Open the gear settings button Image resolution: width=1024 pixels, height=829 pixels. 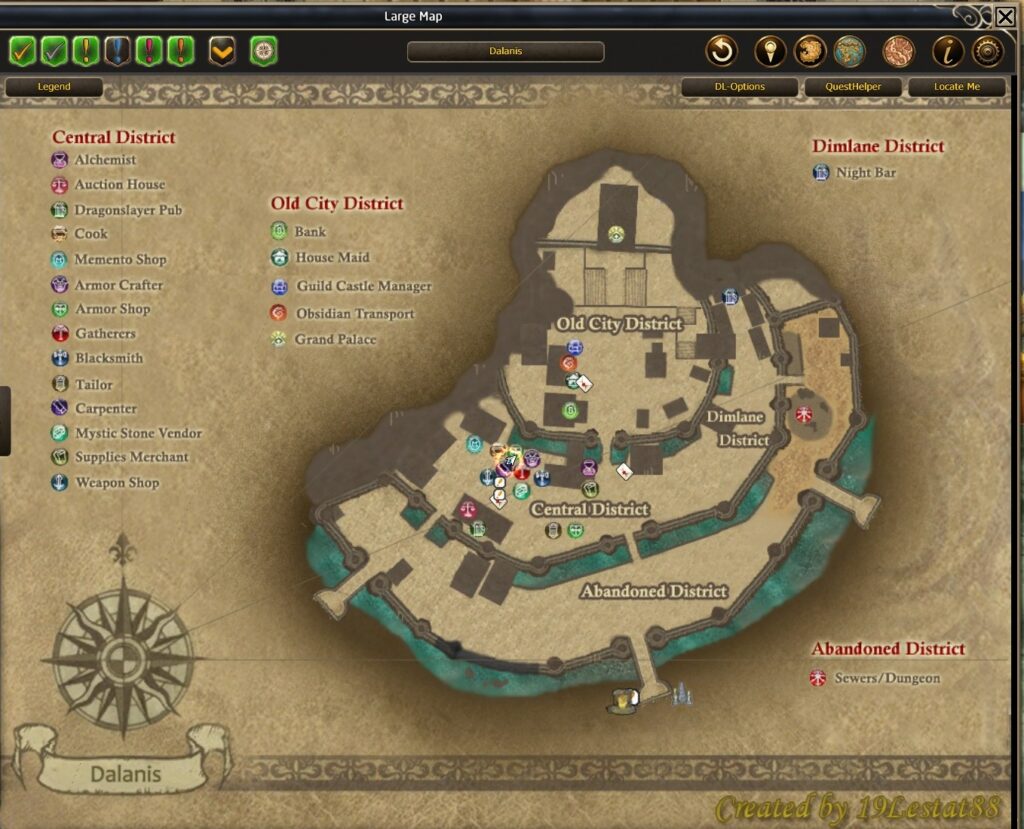point(987,51)
